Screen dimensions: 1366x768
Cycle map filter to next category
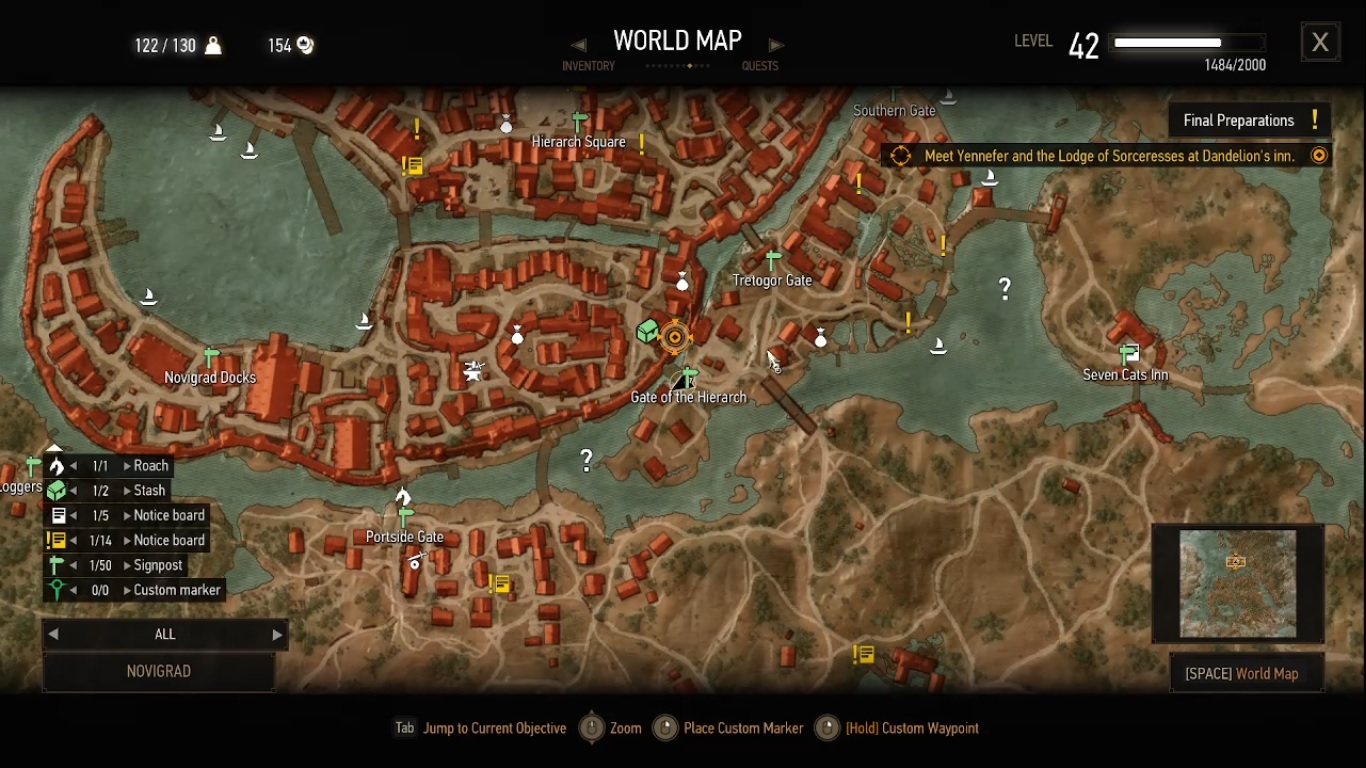point(277,634)
